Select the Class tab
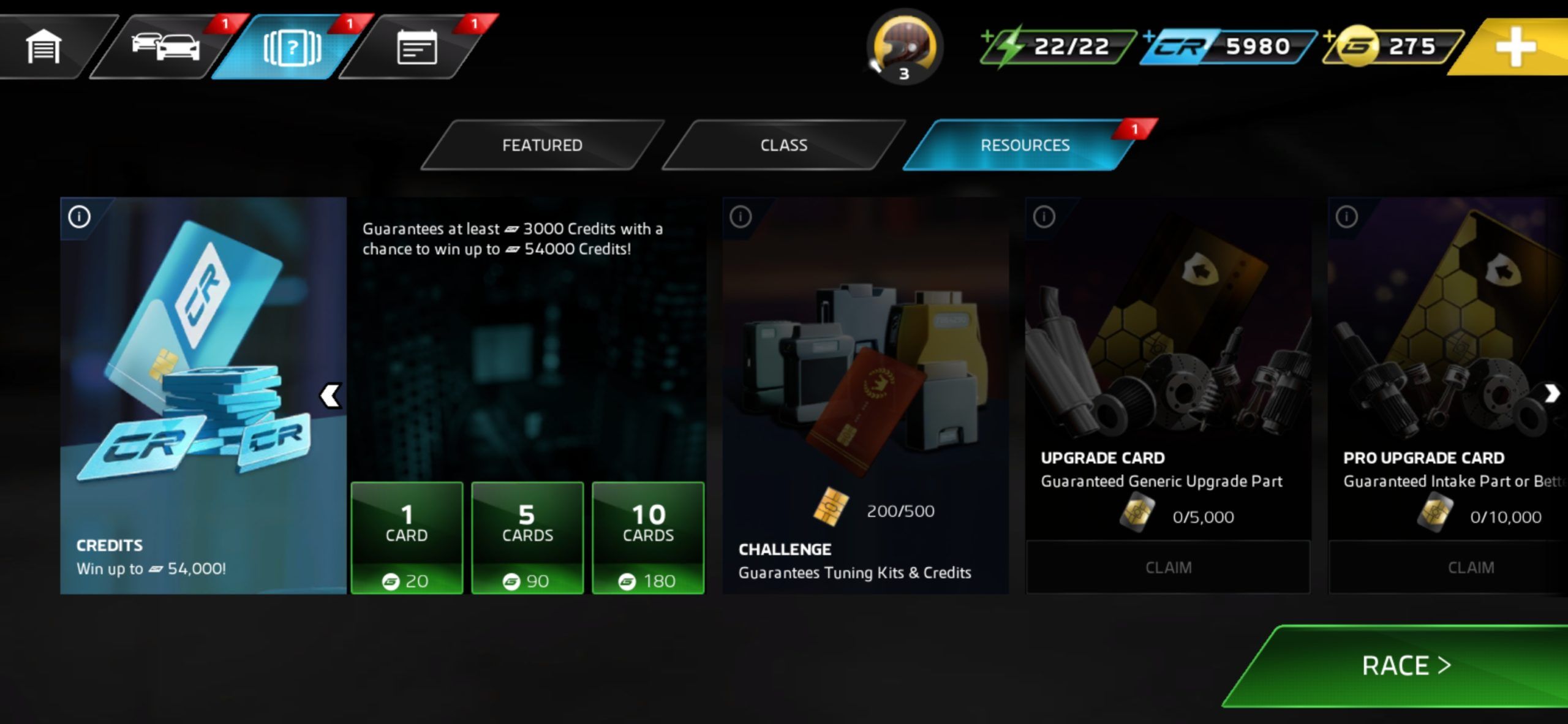This screenshot has height=724, width=1568. click(783, 145)
